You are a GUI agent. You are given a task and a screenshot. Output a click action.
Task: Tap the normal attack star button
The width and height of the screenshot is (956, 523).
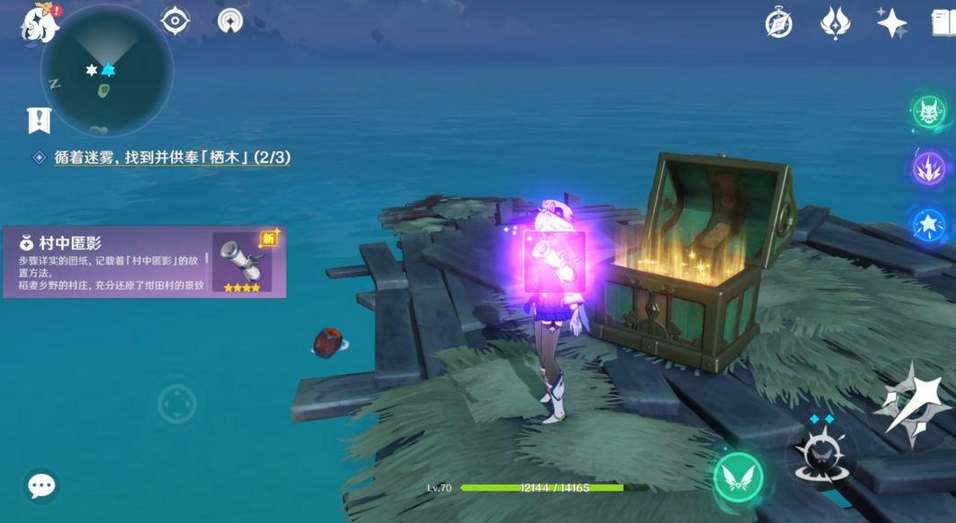click(x=911, y=403)
